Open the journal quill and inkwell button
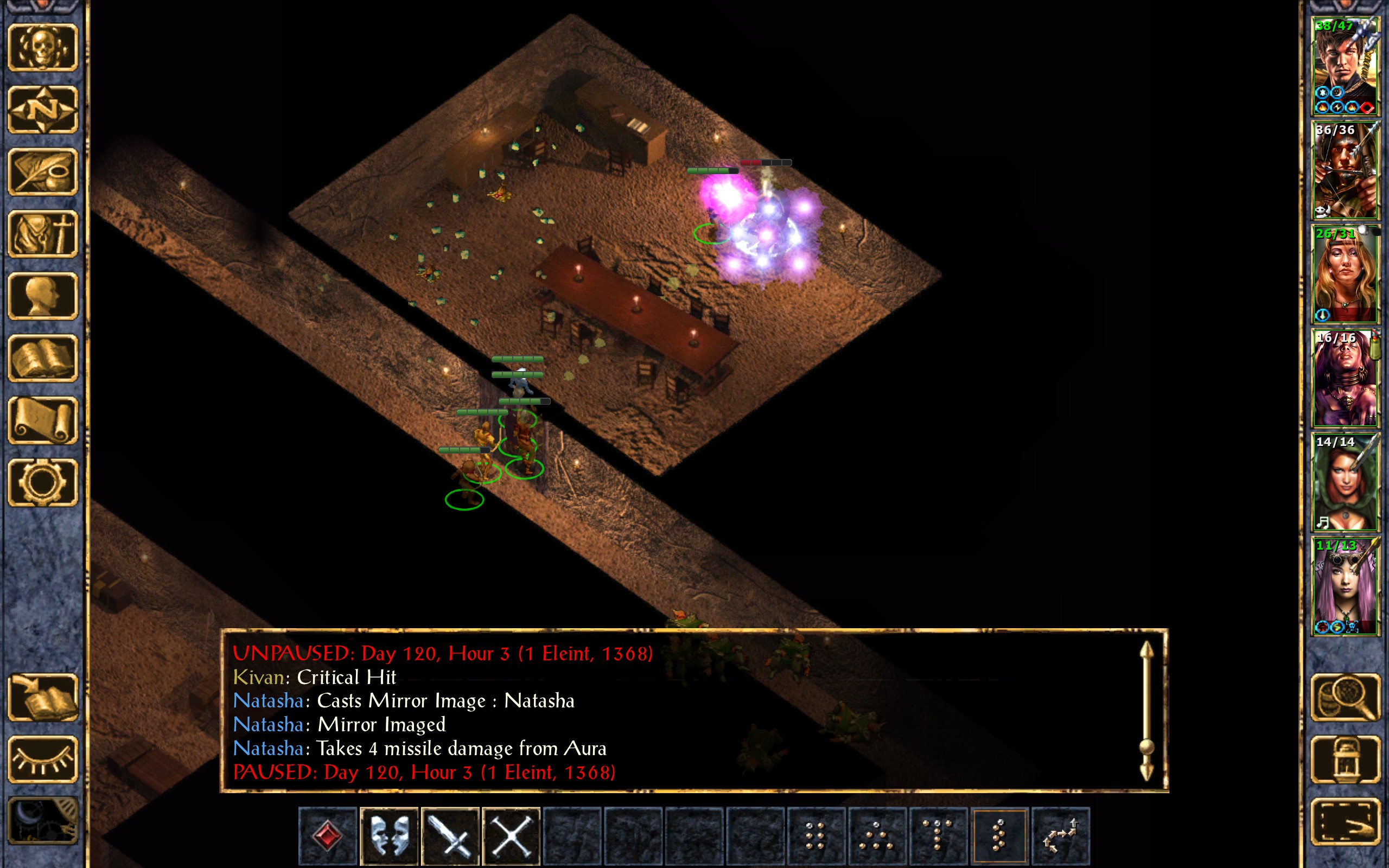The image size is (1389, 868). (x=42, y=171)
